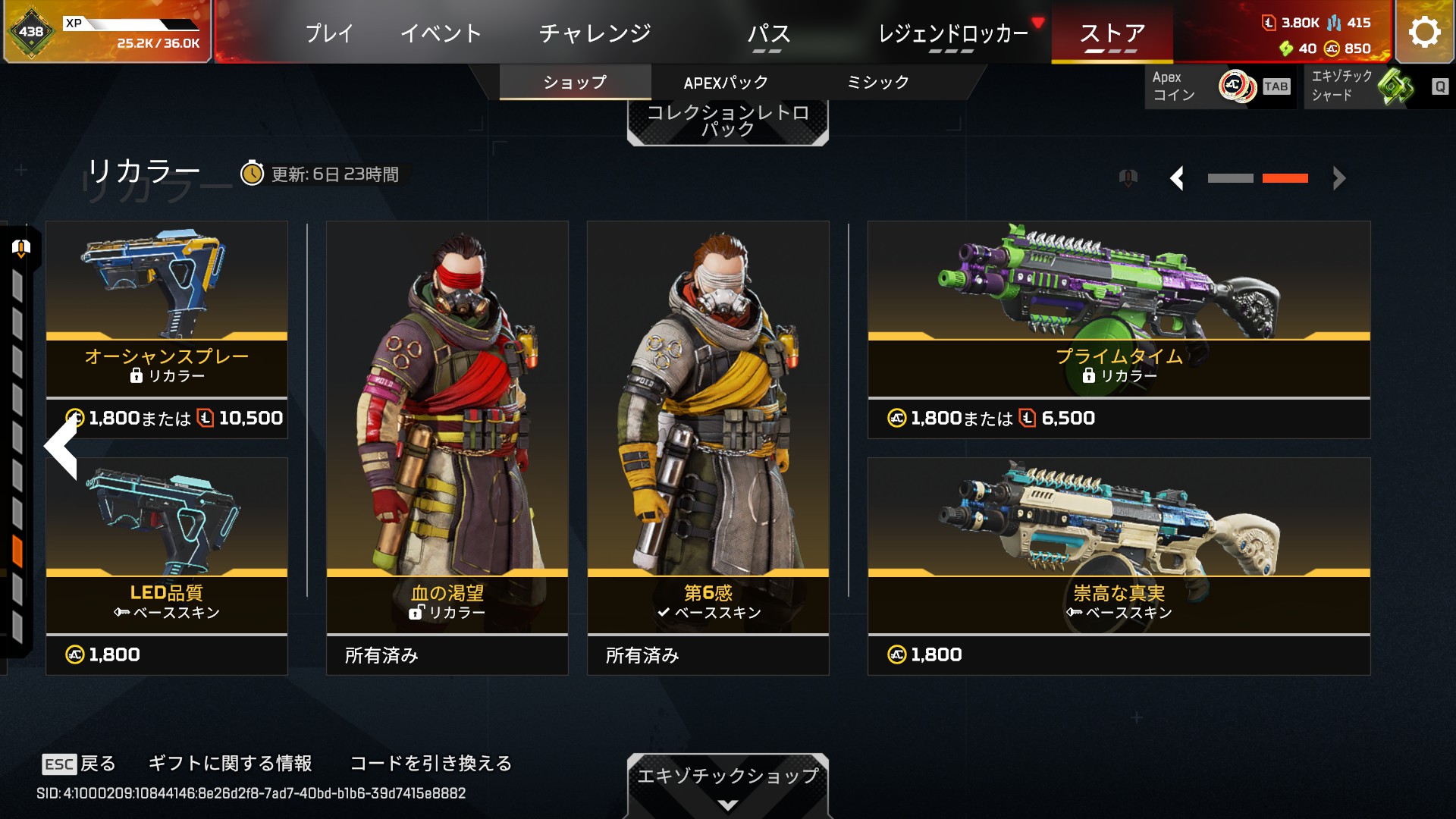This screenshot has height=819, width=1456.
Task: Open the settings gear icon
Action: click(x=1423, y=33)
